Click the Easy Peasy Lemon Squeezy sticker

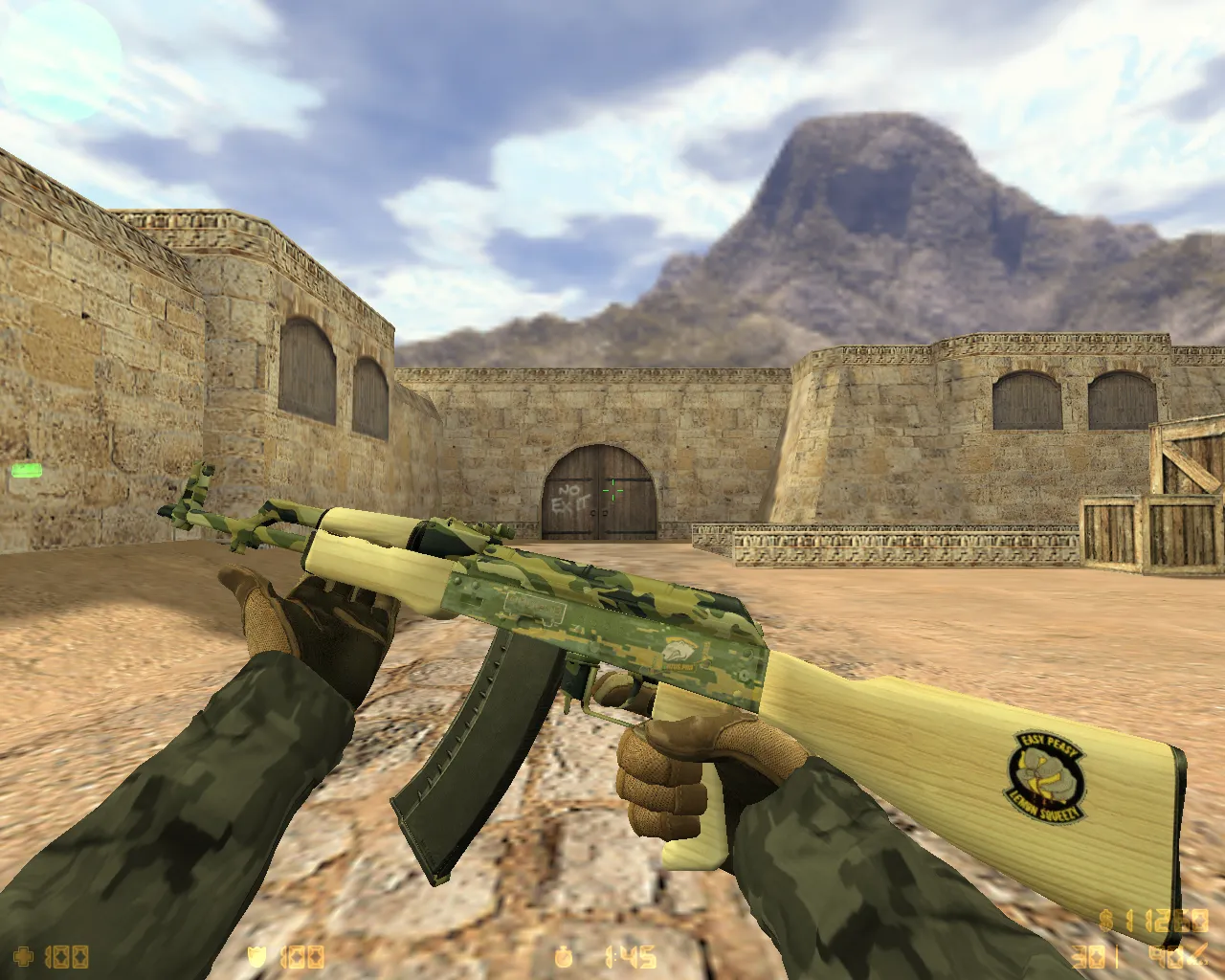[1045, 777]
